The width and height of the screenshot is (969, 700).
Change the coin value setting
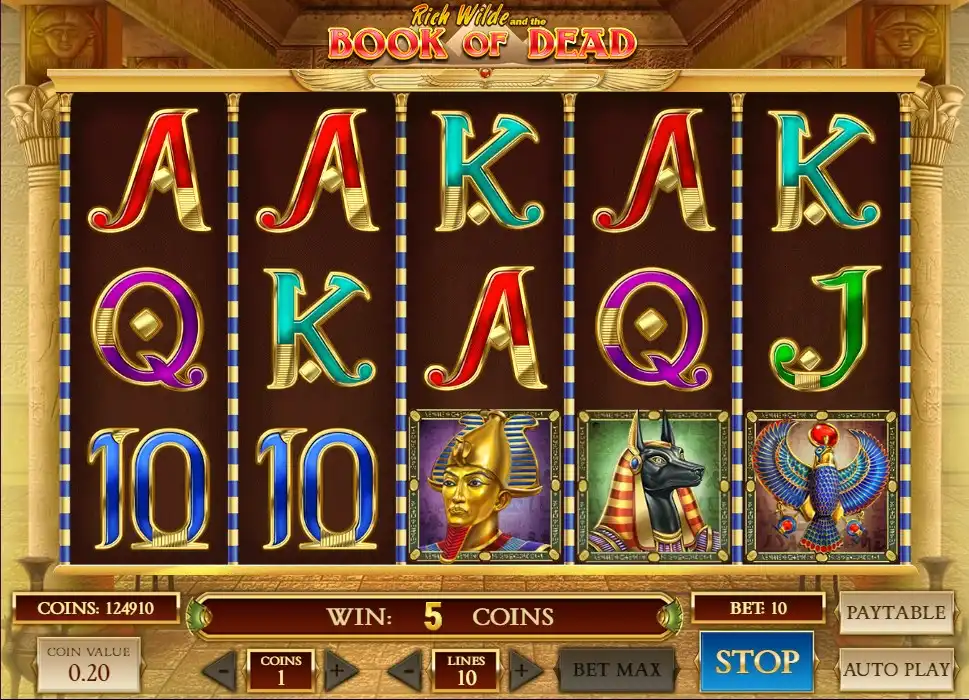(x=90, y=664)
